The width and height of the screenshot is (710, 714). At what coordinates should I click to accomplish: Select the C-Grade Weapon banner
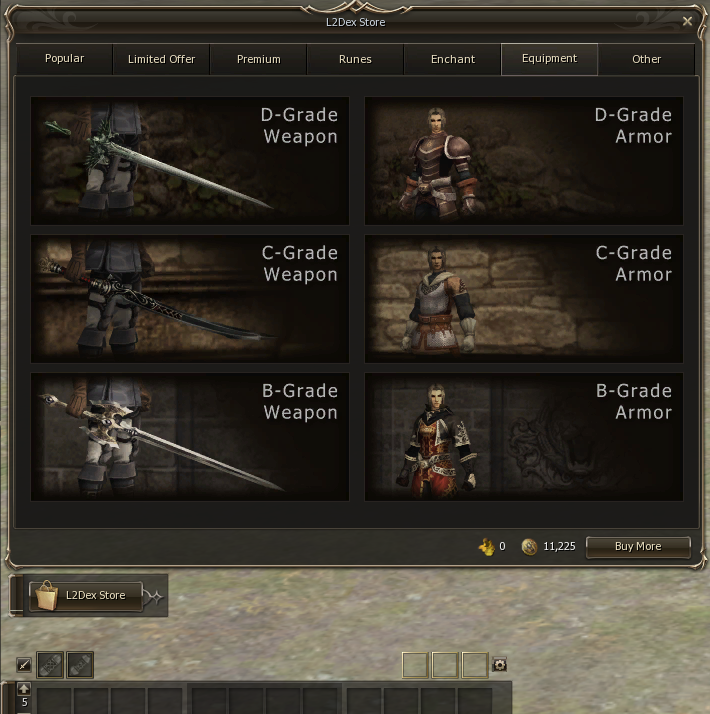[x=190, y=298]
